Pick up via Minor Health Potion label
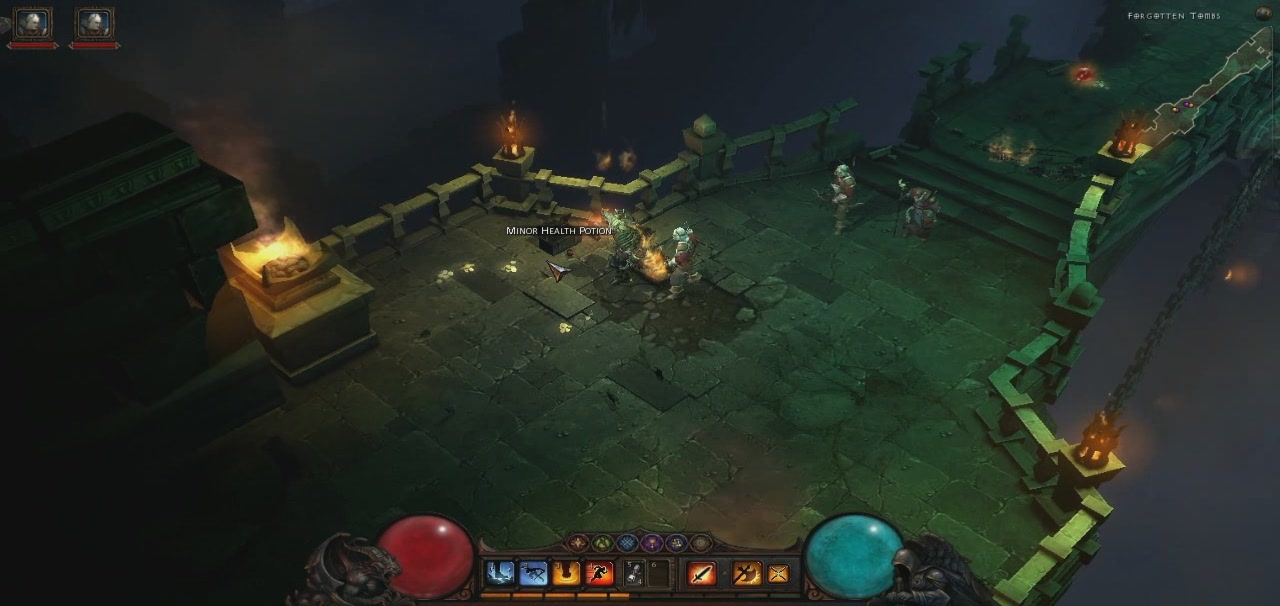Viewport: 1280px width, 606px height. (558, 231)
